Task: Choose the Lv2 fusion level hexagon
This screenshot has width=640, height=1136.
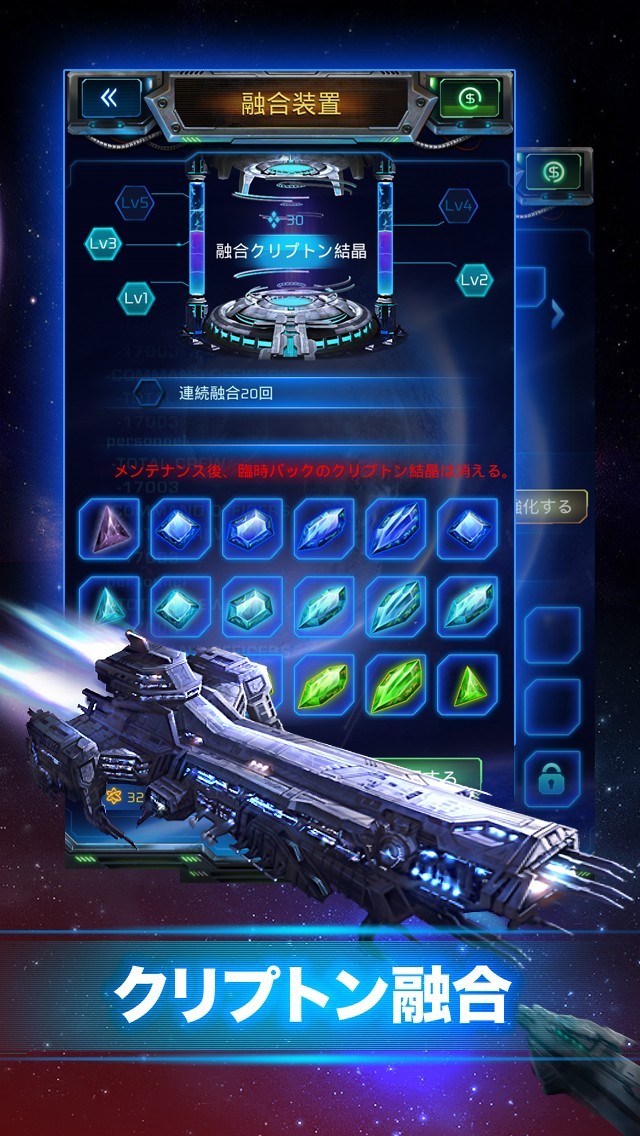Action: click(x=475, y=279)
